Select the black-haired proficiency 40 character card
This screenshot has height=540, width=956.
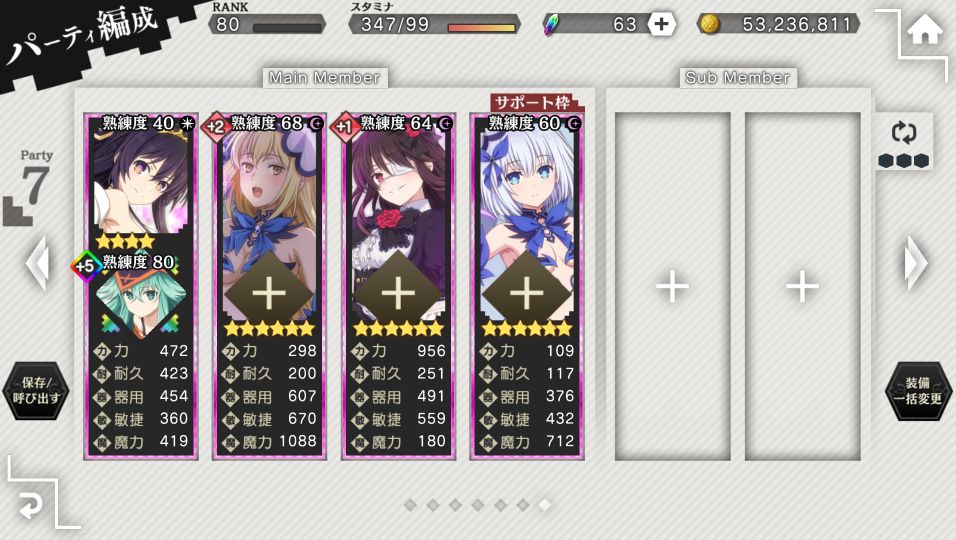tap(140, 180)
